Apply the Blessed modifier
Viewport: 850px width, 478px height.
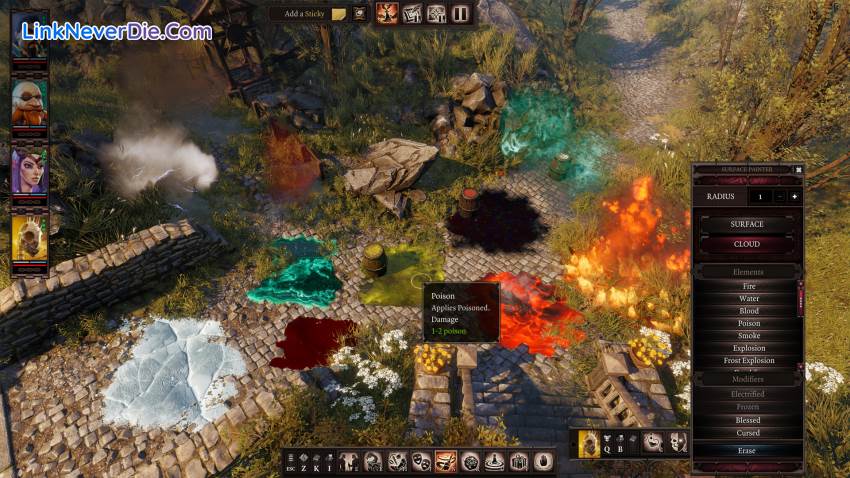coord(748,420)
